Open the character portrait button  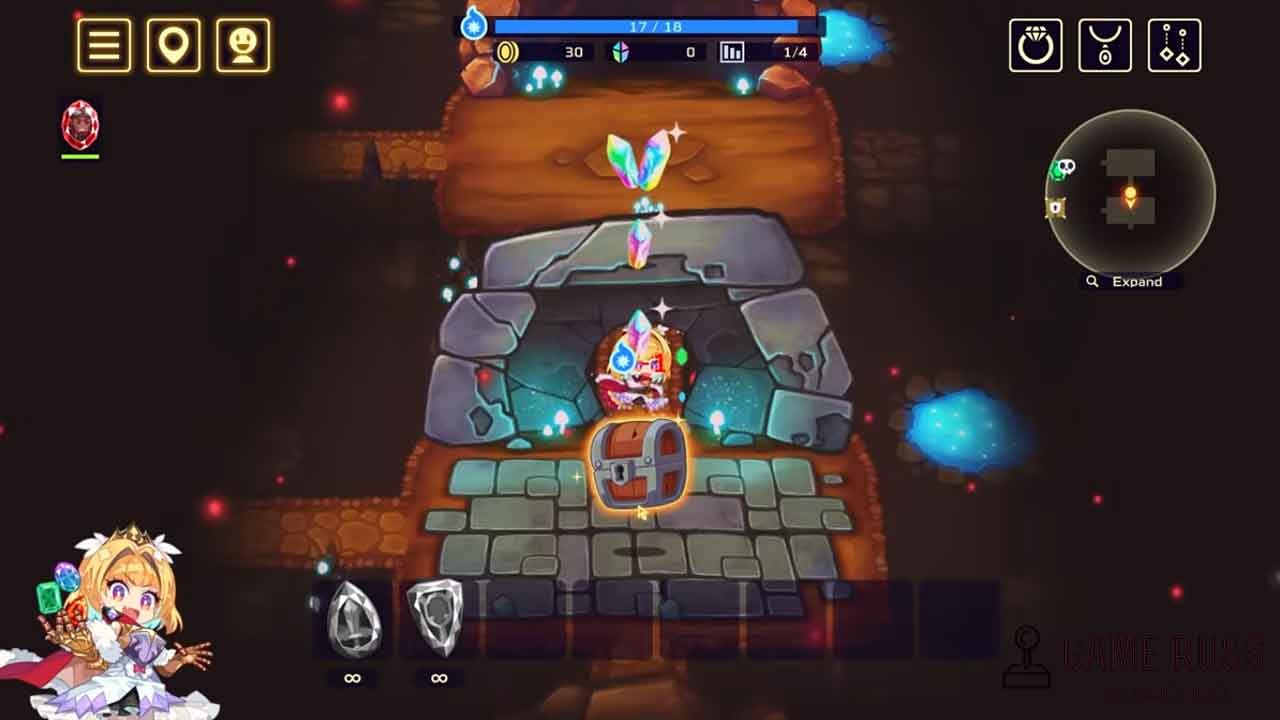point(243,45)
